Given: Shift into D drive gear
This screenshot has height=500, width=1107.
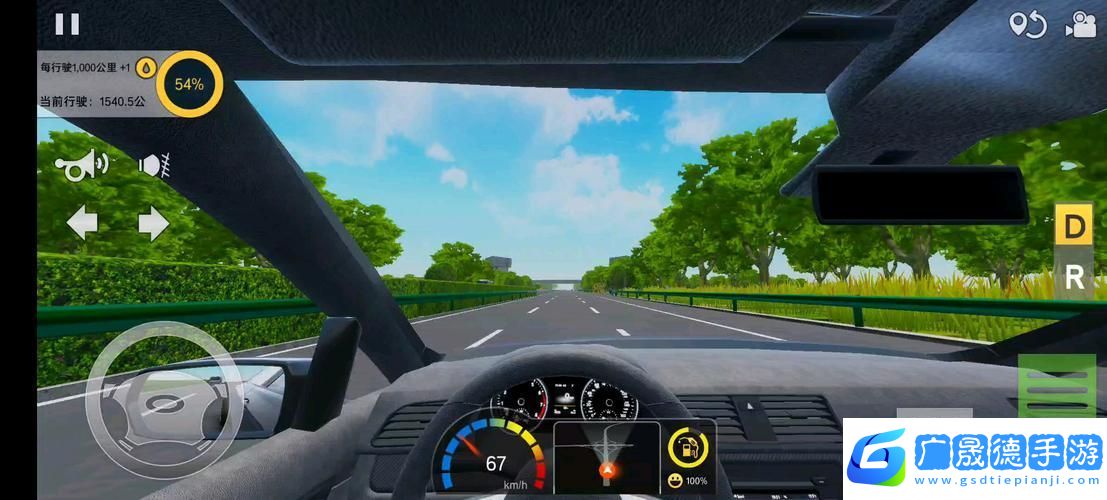Looking at the screenshot, I should pyautogui.click(x=1074, y=227).
